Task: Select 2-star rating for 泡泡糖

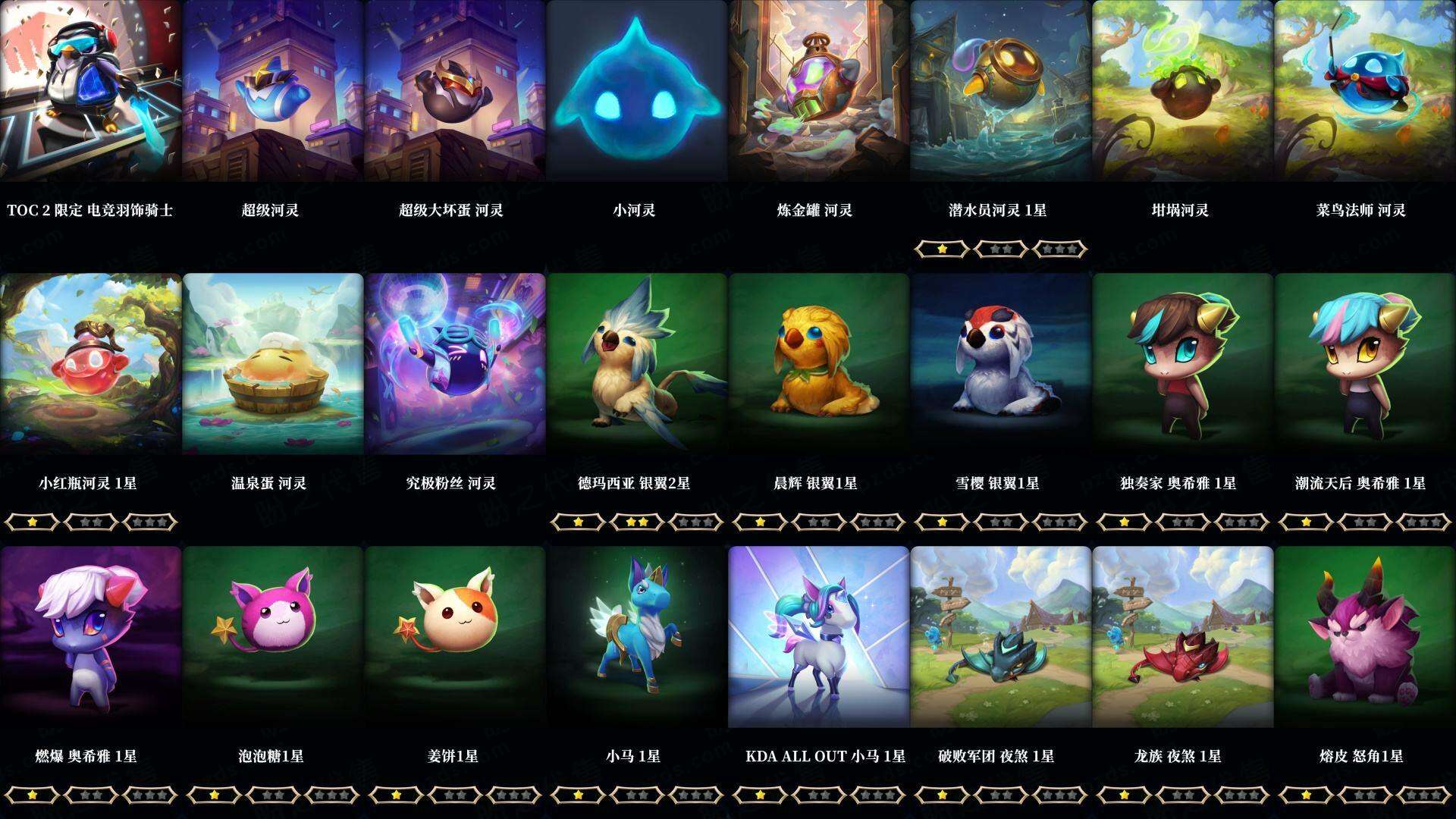Action: coord(273,795)
